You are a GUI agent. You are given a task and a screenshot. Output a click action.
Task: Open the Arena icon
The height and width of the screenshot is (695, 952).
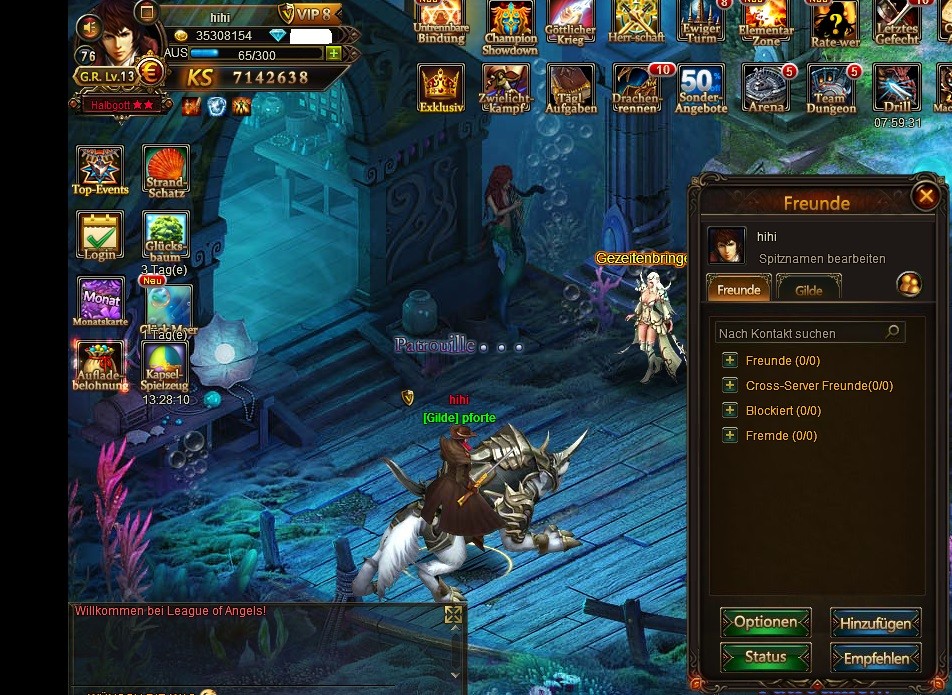(766, 89)
